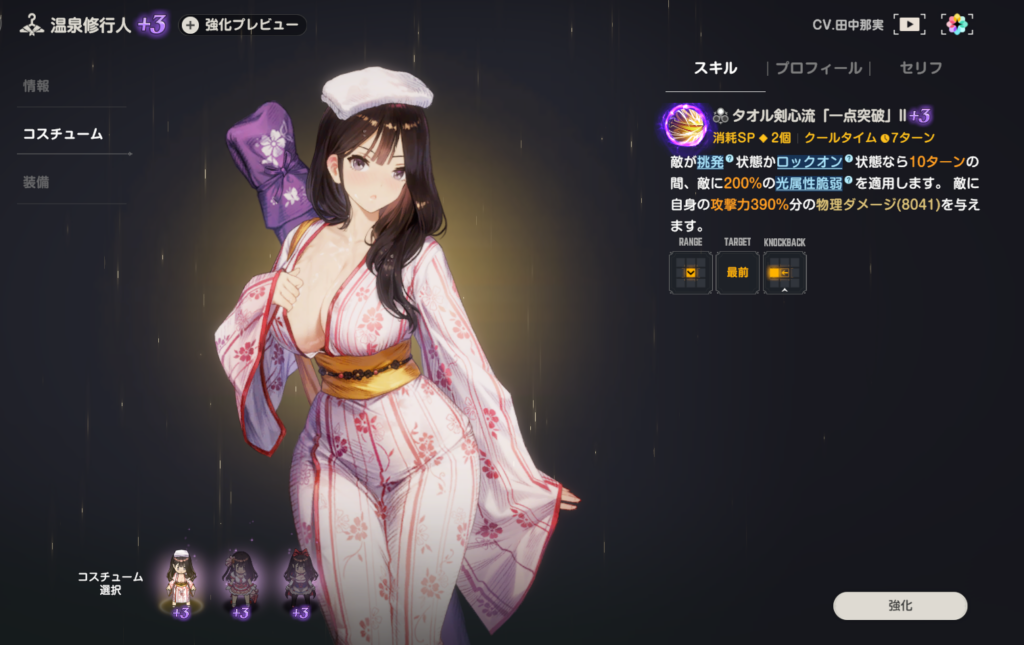This screenshot has height=645, width=1024.
Task: Click the RANGE grid indicator
Action: coord(690,272)
